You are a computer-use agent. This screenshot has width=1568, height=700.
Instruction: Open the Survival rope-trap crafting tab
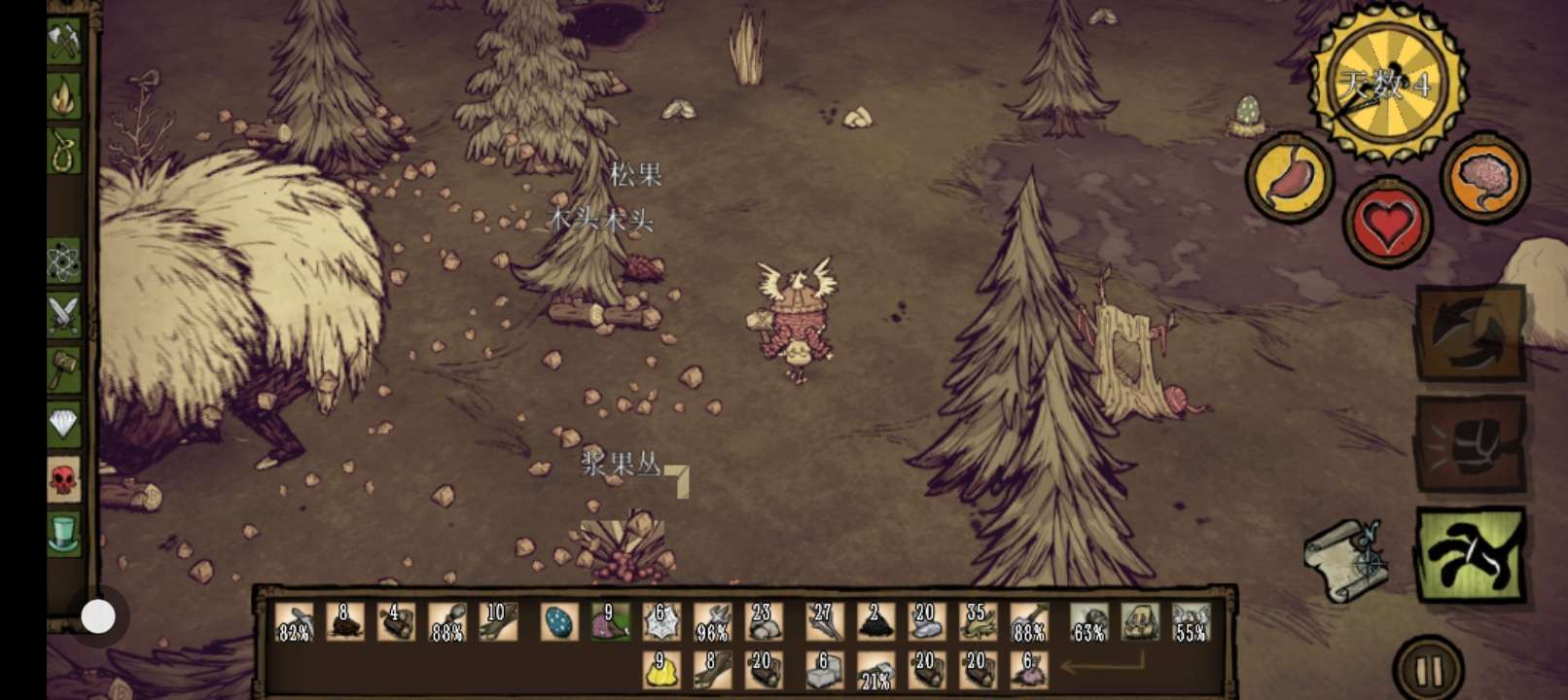pos(65,151)
